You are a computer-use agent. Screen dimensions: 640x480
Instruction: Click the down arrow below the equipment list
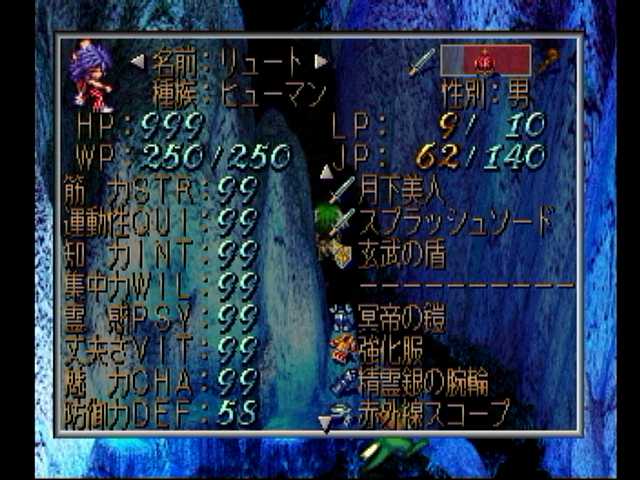point(325,425)
